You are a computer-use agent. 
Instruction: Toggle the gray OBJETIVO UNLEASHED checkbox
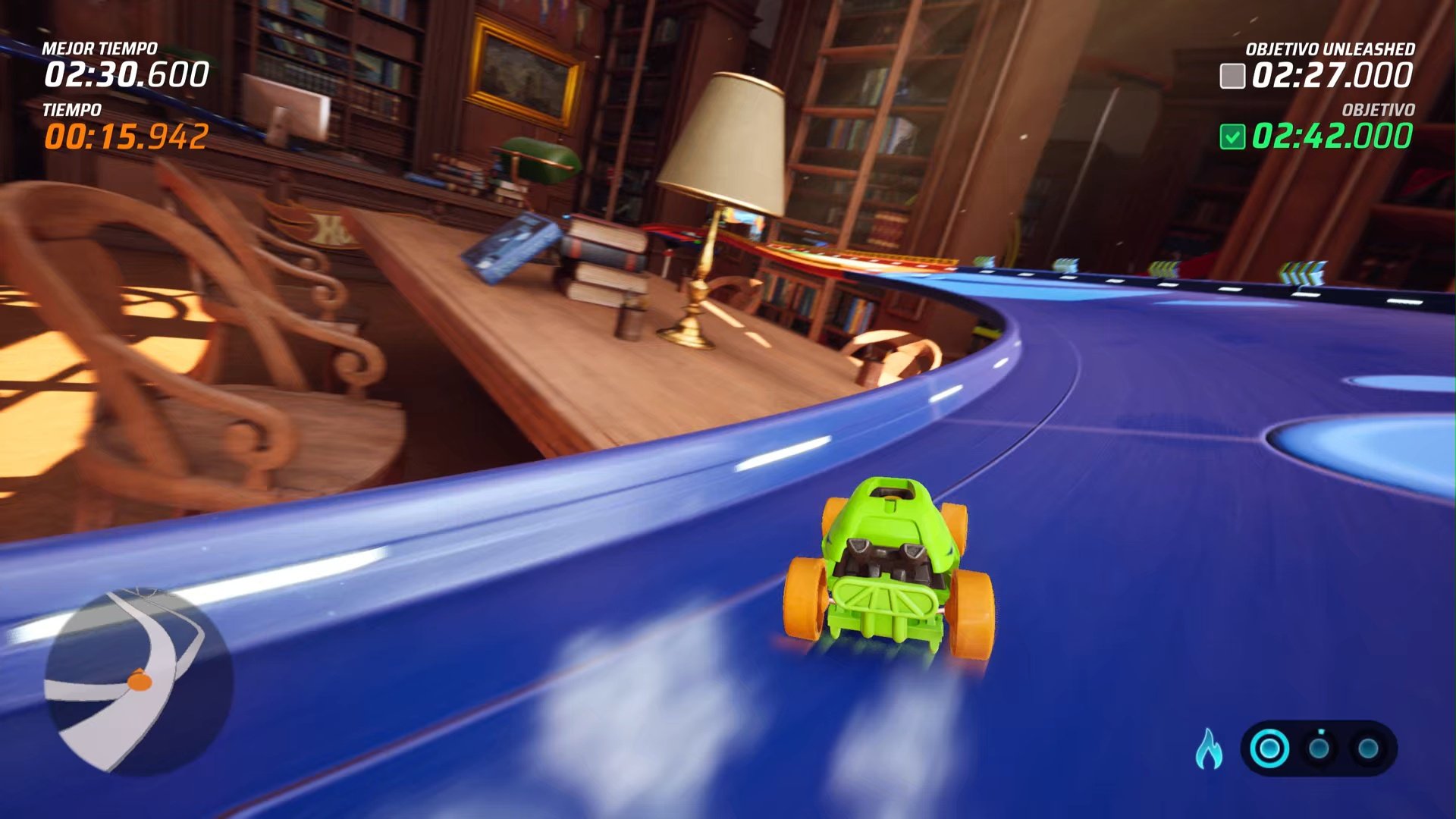coord(1234,75)
